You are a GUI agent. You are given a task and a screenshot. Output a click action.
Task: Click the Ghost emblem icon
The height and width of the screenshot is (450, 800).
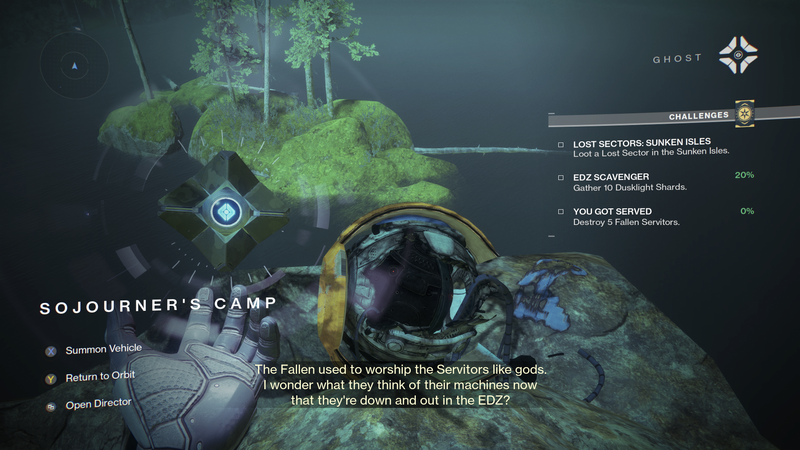pyautogui.click(x=738, y=58)
